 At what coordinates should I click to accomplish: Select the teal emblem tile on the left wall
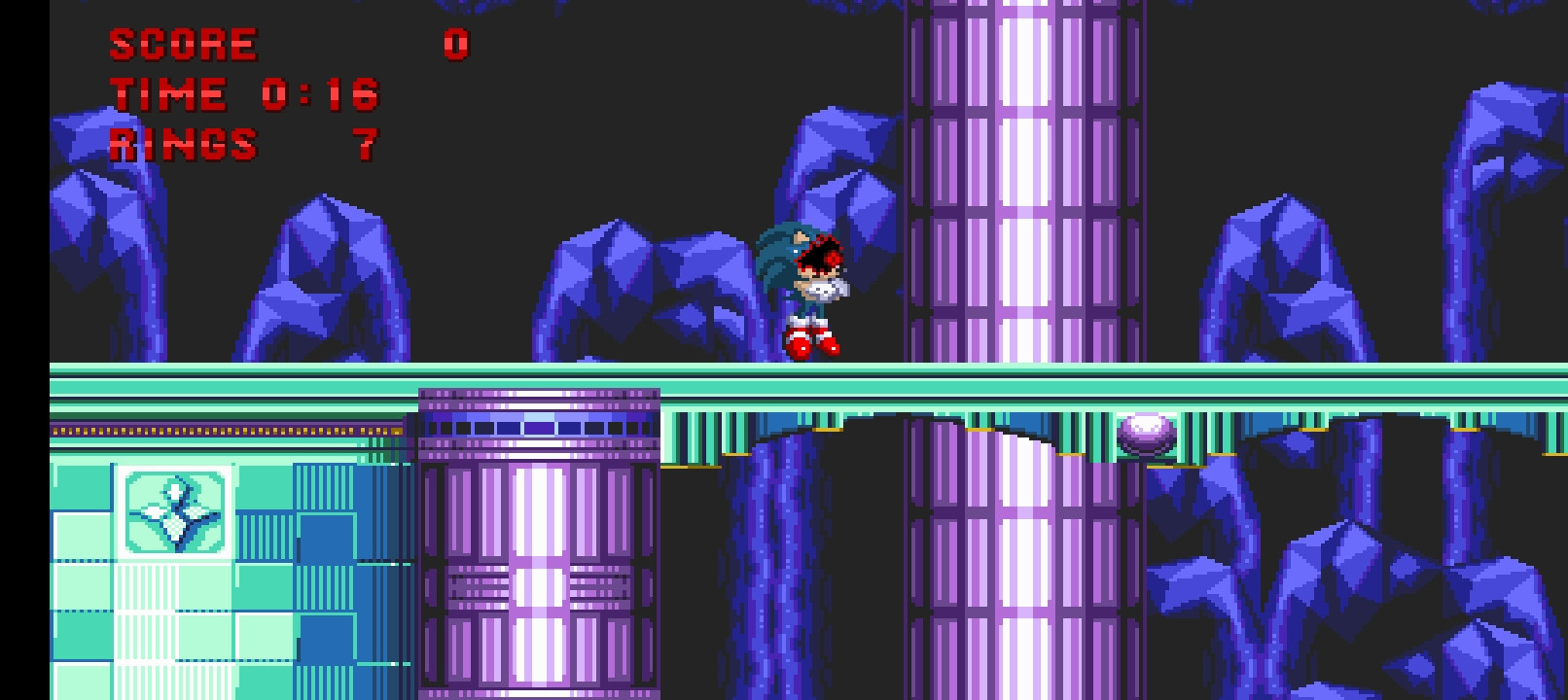point(172,510)
